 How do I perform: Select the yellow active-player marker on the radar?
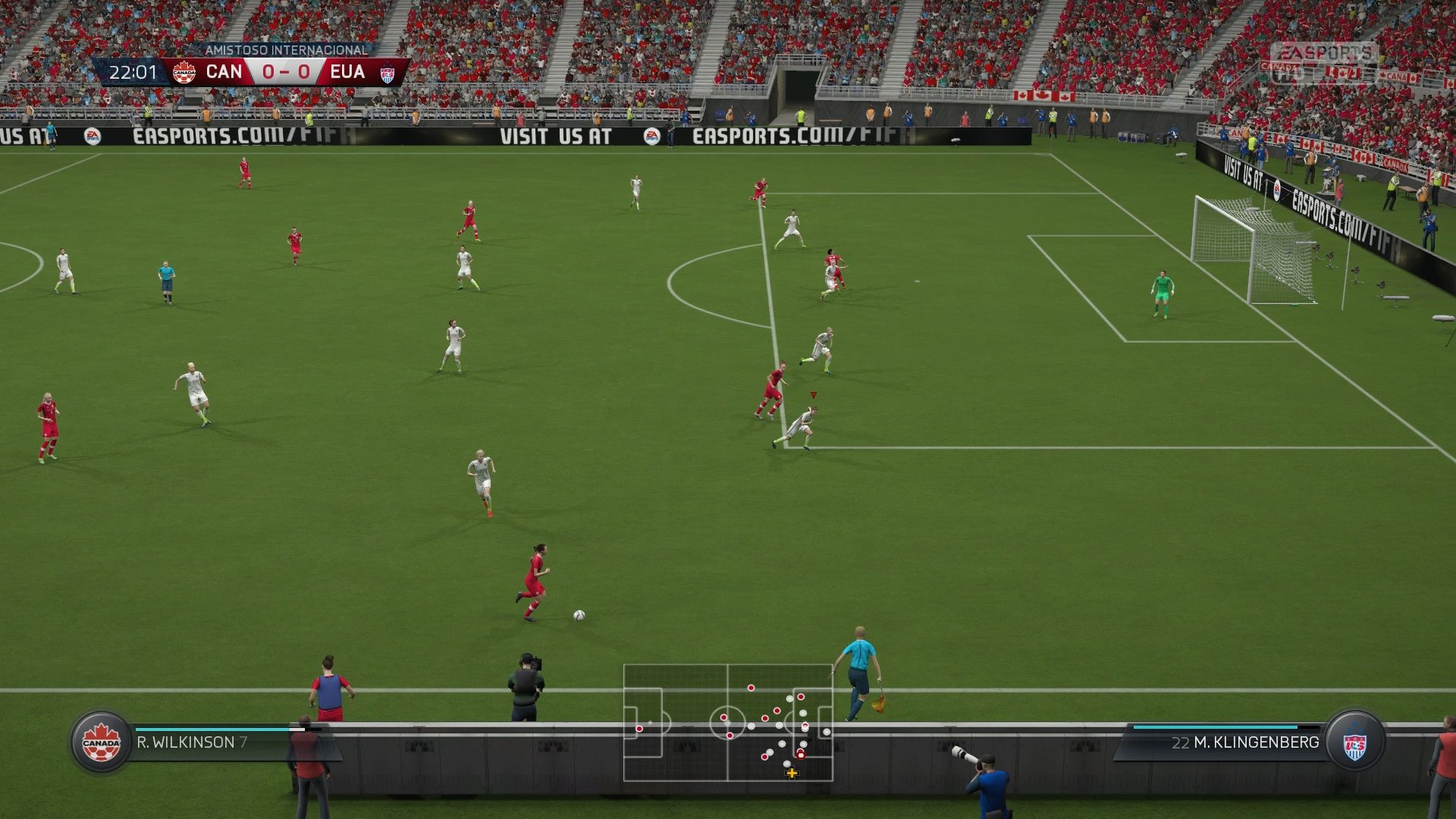791,773
